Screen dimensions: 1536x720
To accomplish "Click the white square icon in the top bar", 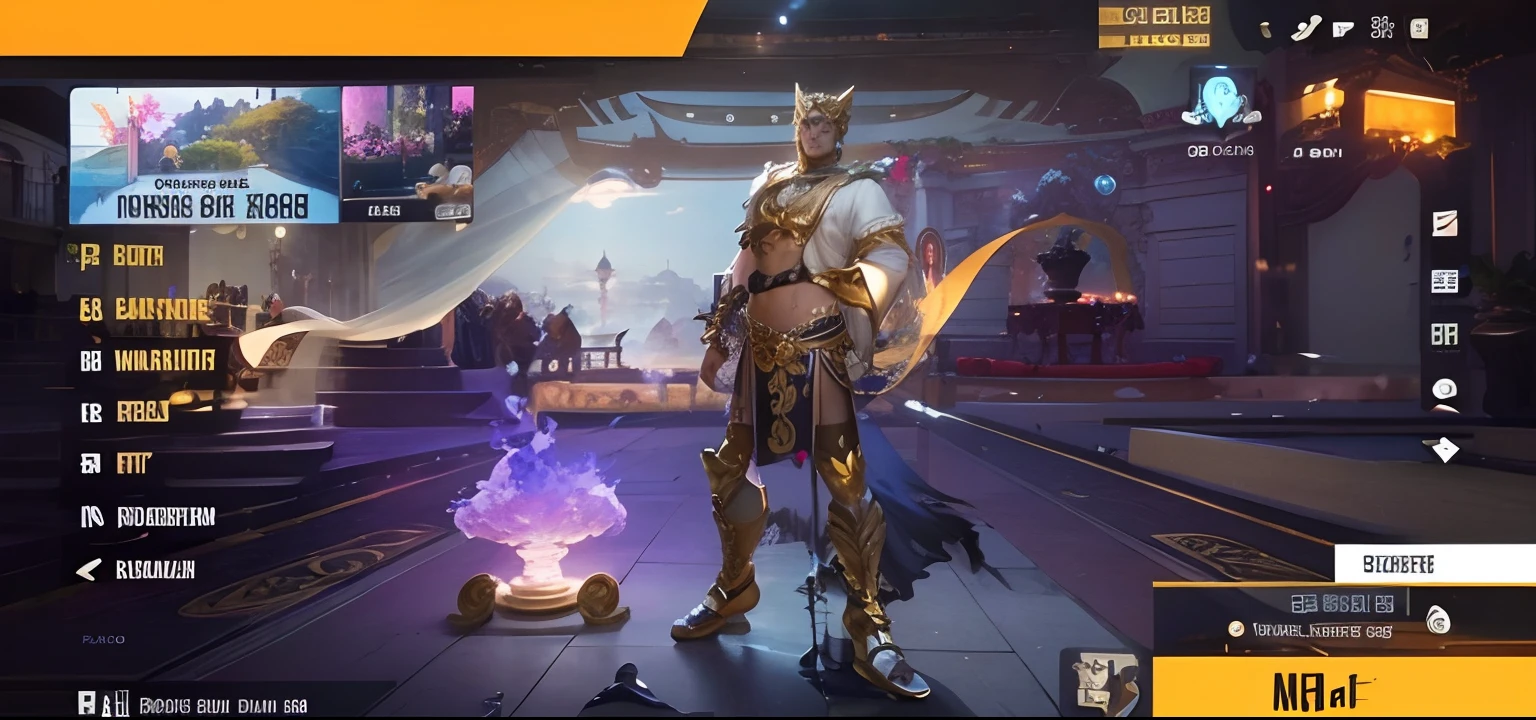I will (1419, 28).
